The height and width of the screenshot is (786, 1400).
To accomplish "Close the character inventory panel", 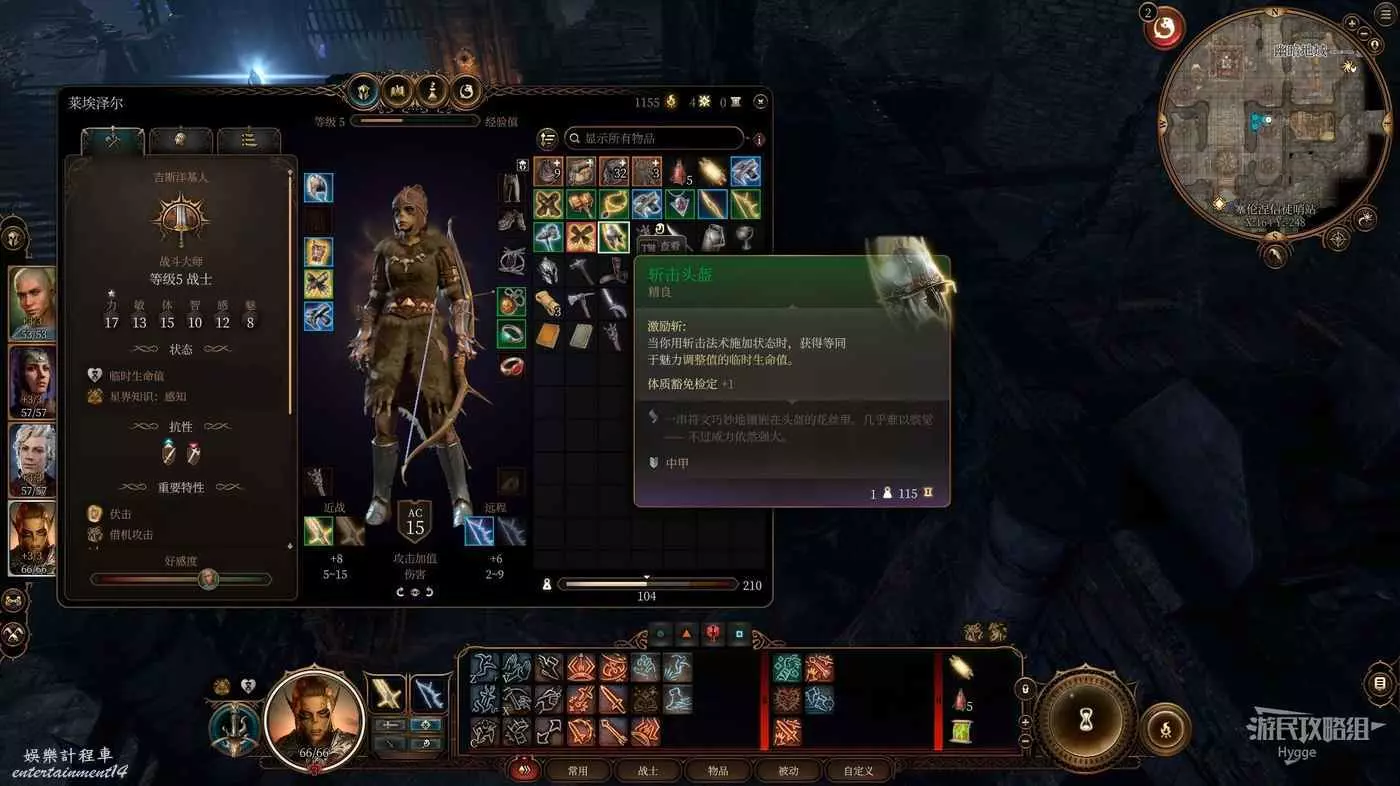I will pos(761,101).
